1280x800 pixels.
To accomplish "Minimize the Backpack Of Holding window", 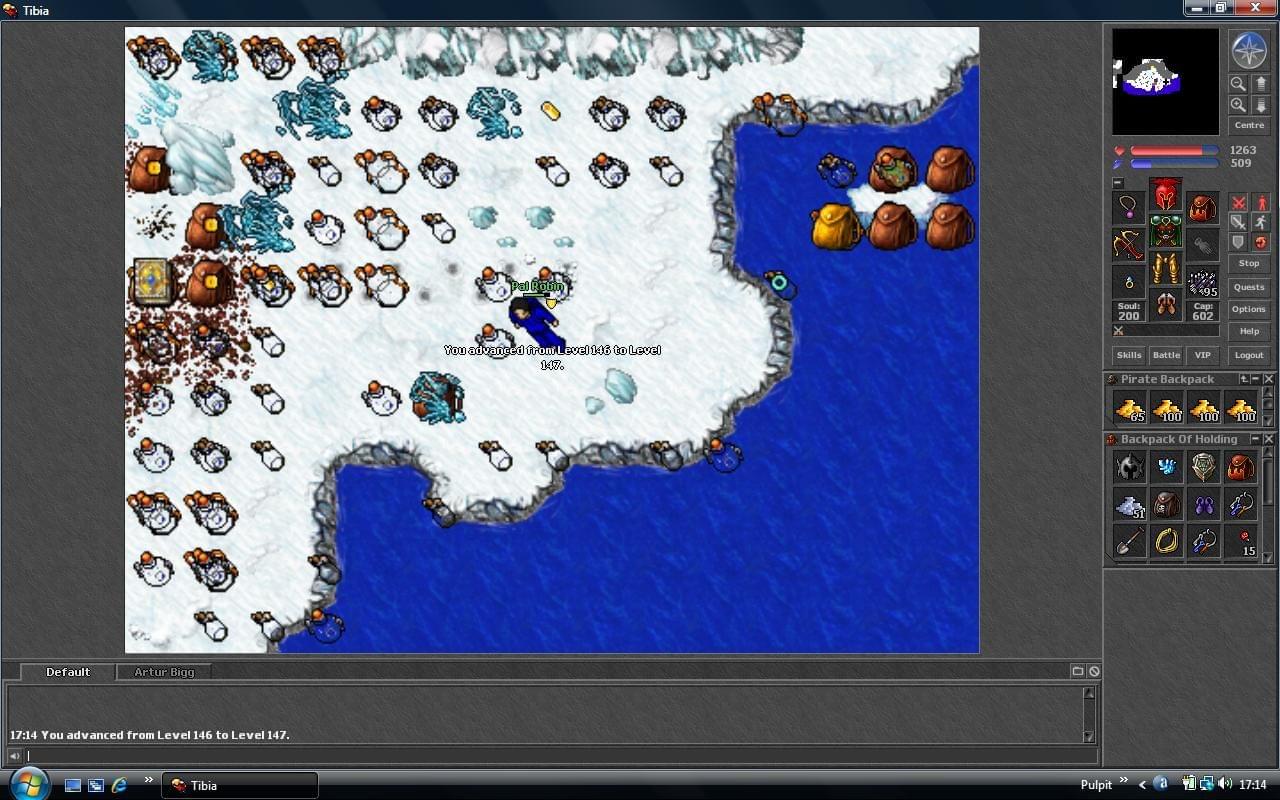I will click(x=1255, y=439).
